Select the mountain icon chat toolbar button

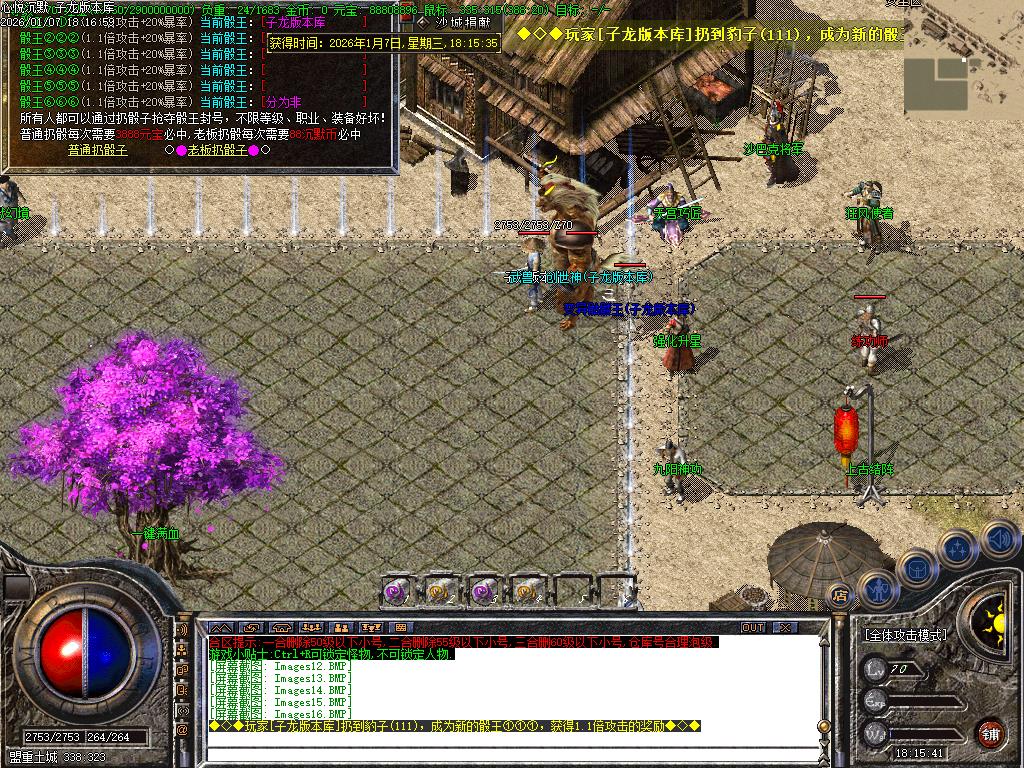click(219, 627)
